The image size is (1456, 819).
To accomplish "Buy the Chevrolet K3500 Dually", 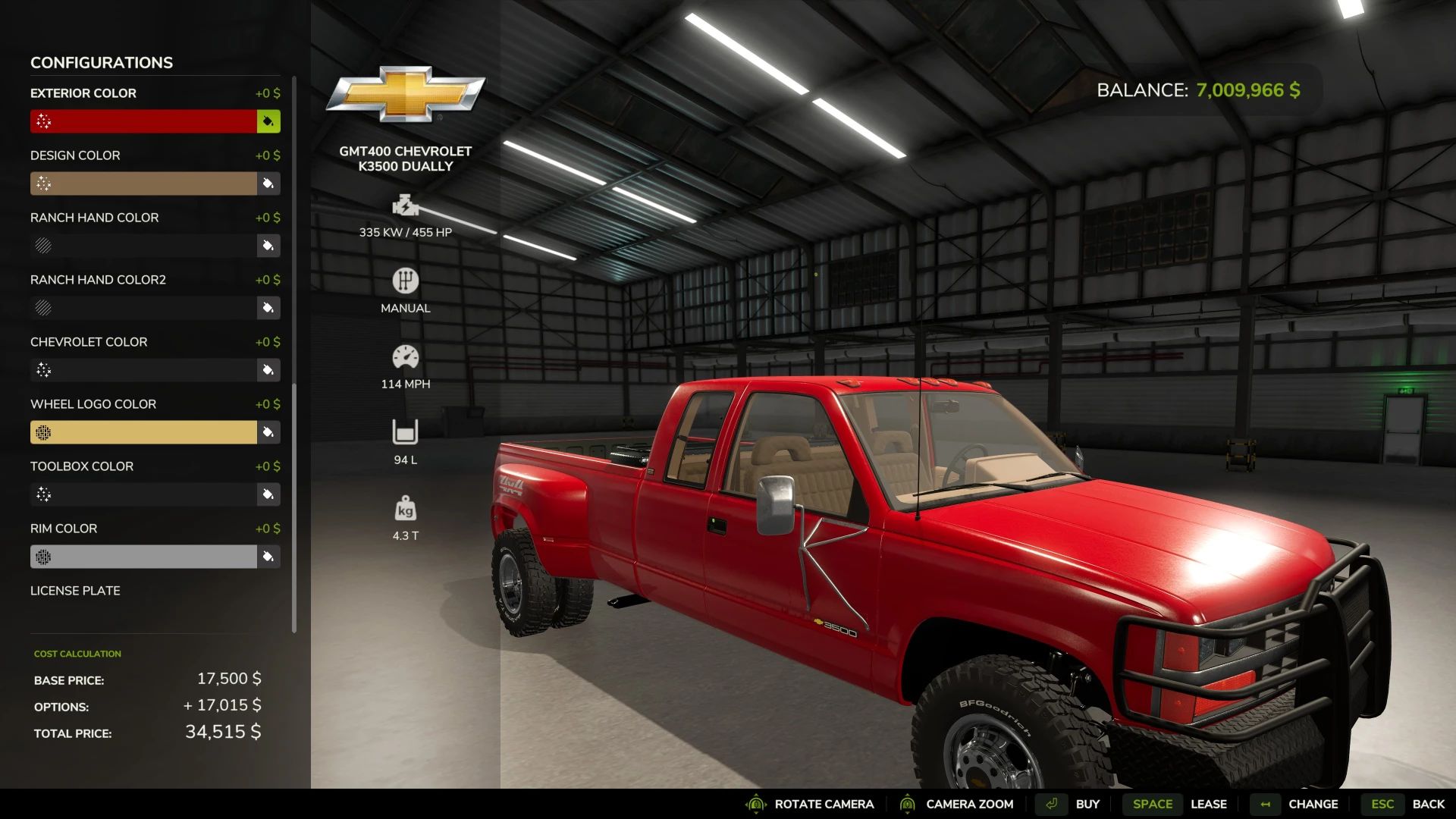I will tap(1087, 804).
